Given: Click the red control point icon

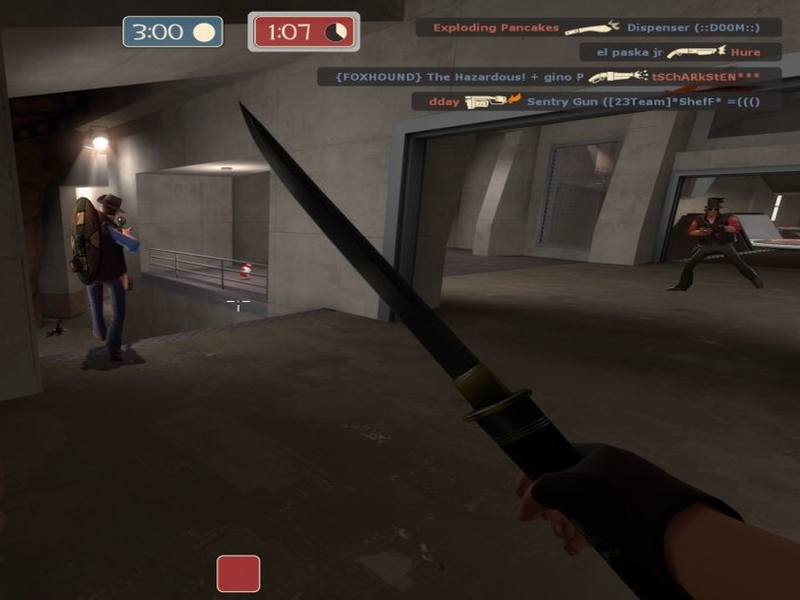Looking at the screenshot, I should point(238,574).
